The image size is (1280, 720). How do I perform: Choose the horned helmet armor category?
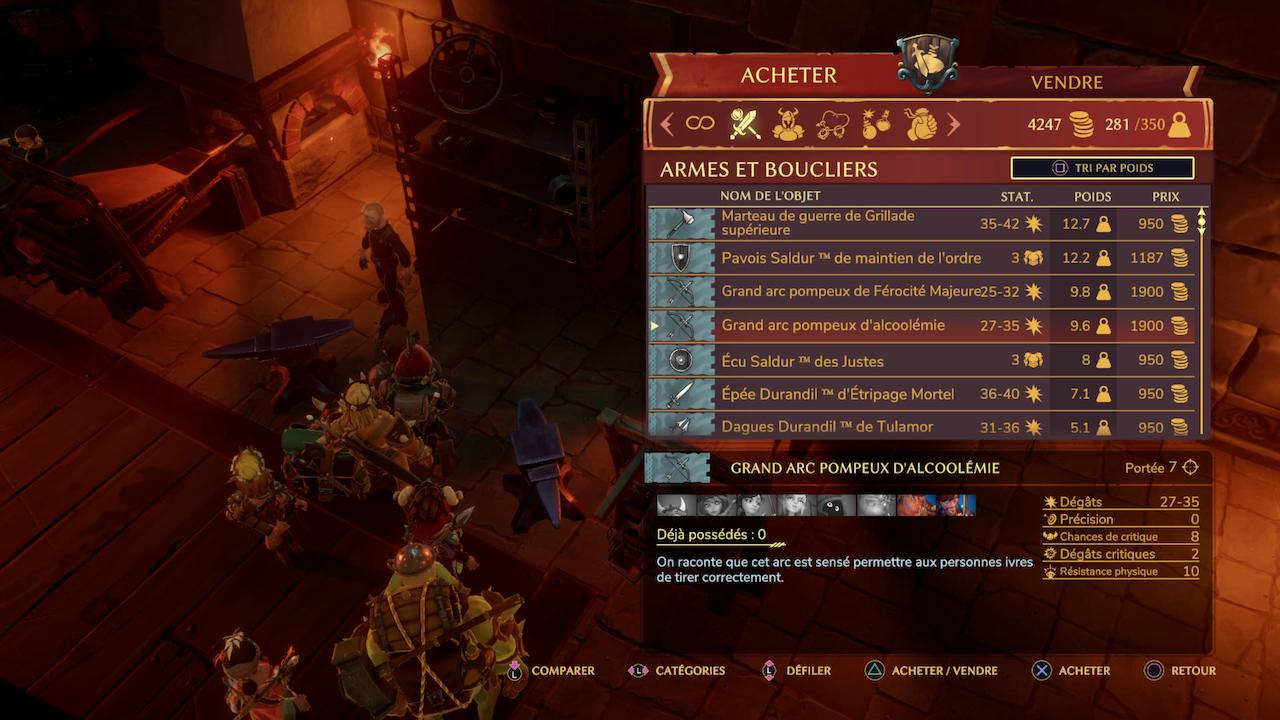pos(789,124)
